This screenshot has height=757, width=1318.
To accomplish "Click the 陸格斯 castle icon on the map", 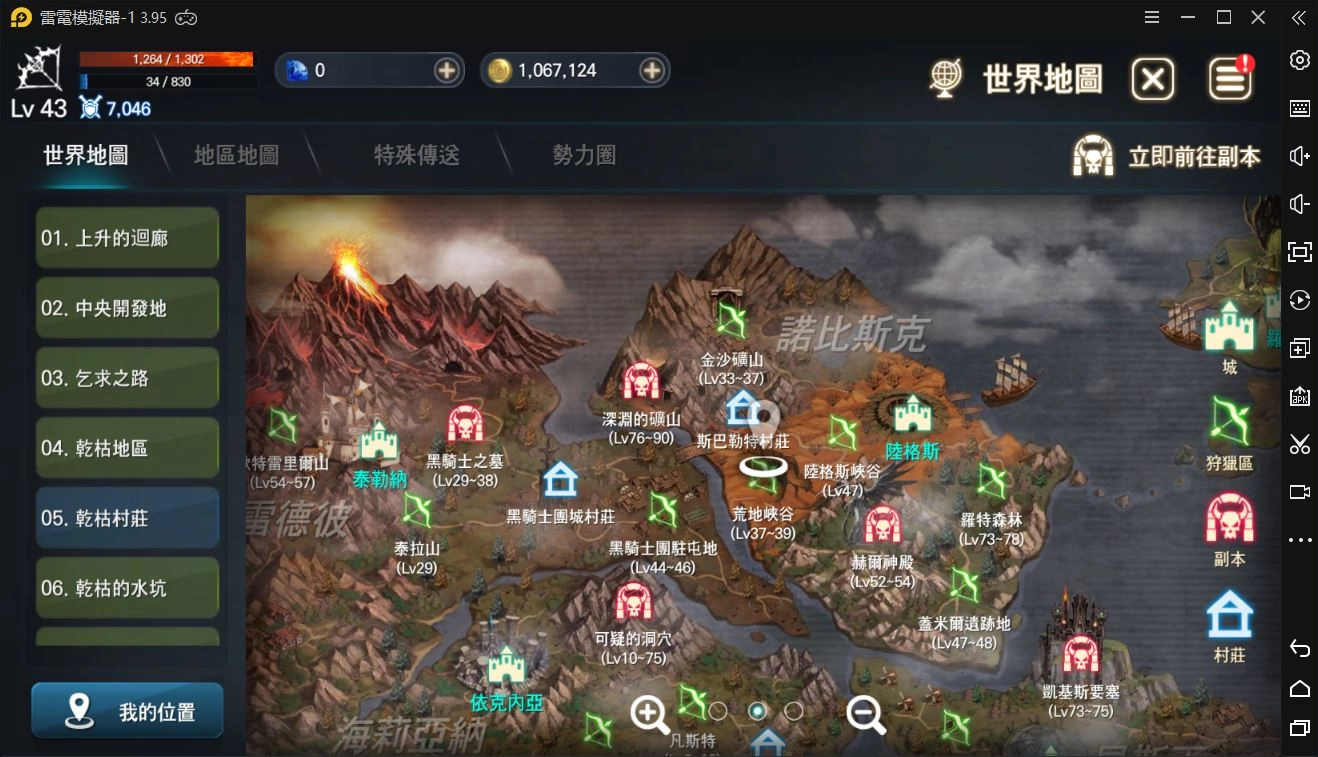I will pyautogui.click(x=911, y=413).
